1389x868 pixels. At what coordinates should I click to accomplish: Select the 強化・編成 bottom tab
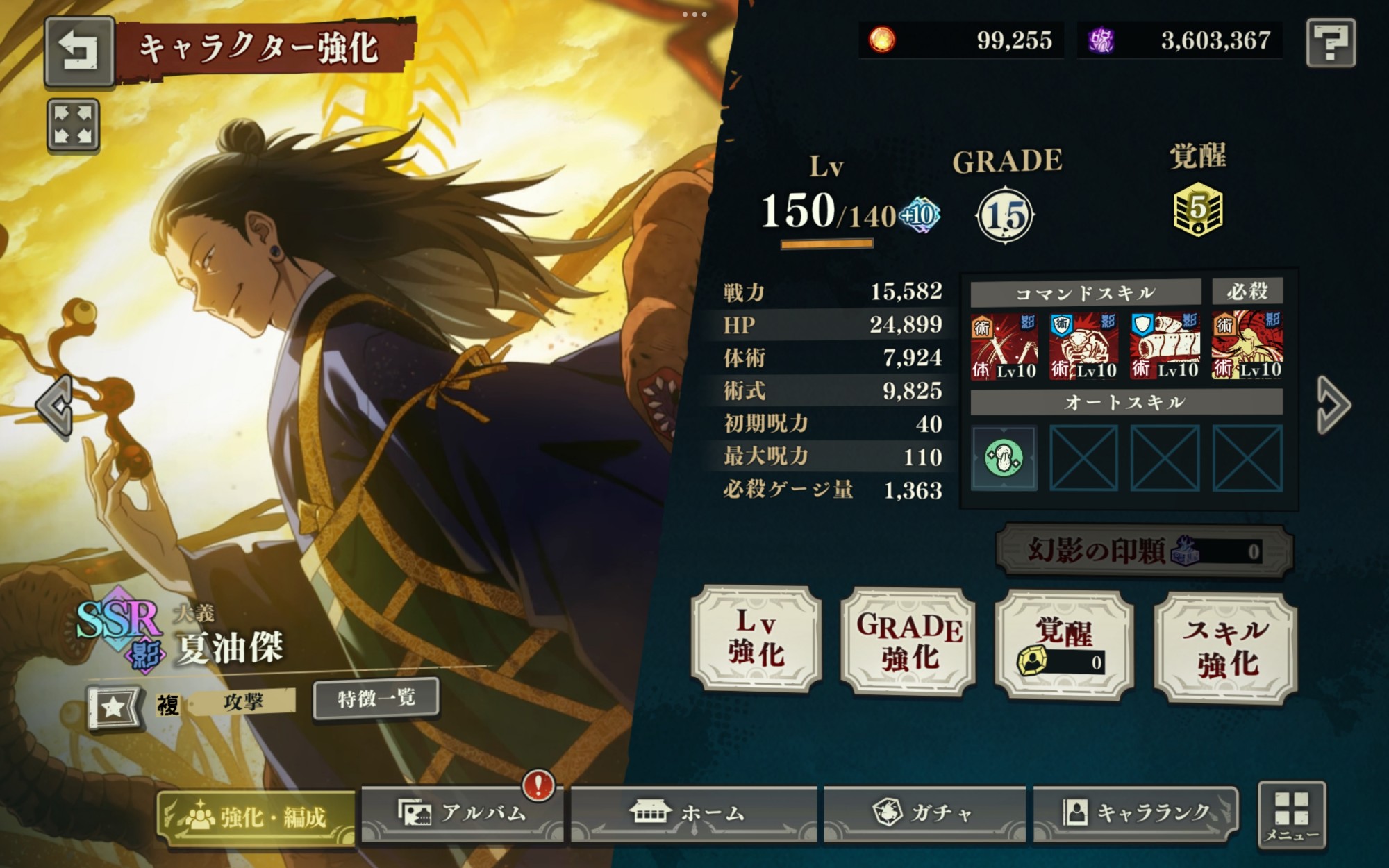(x=256, y=817)
